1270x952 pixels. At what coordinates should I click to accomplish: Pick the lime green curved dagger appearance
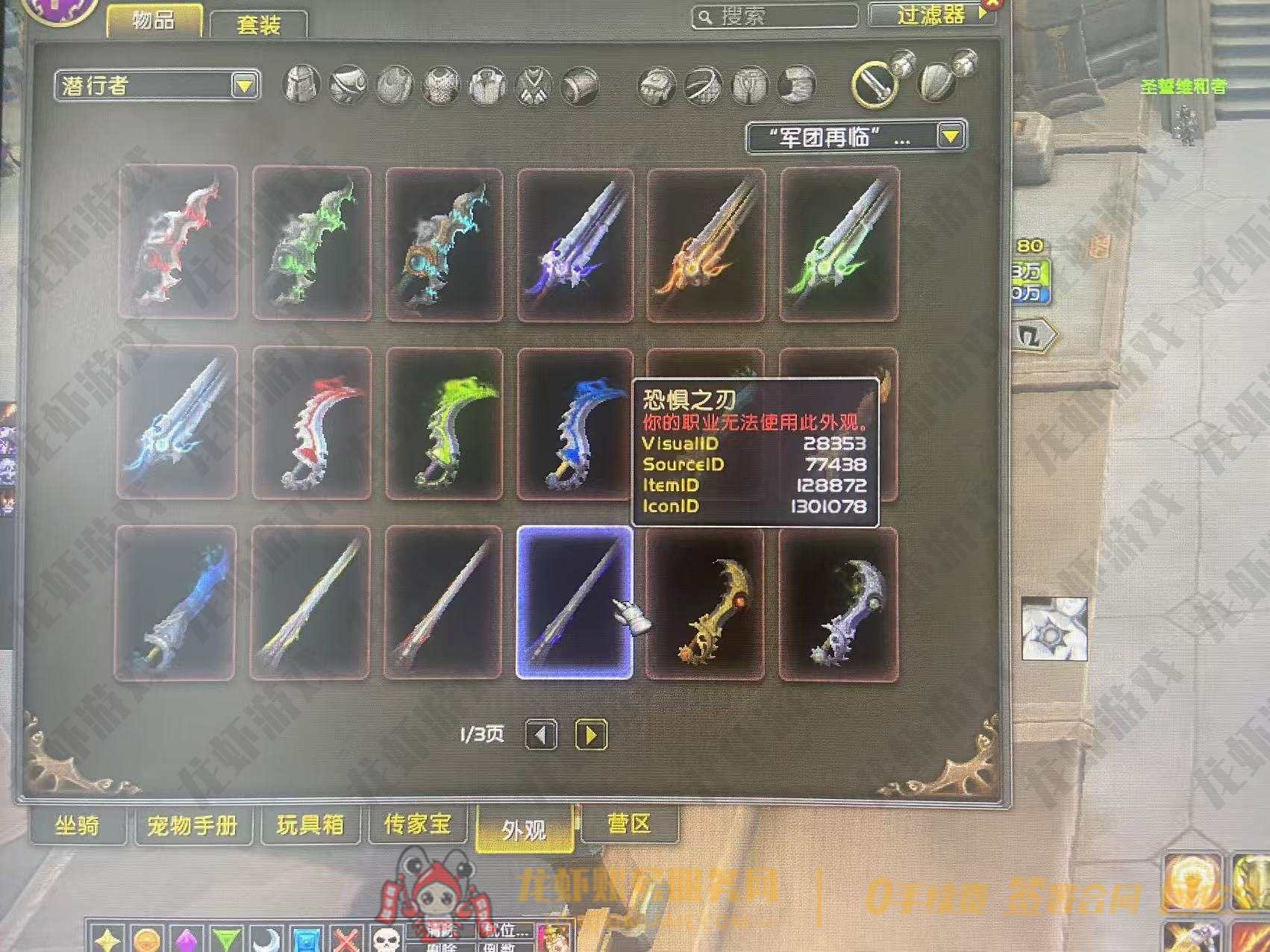[445, 423]
